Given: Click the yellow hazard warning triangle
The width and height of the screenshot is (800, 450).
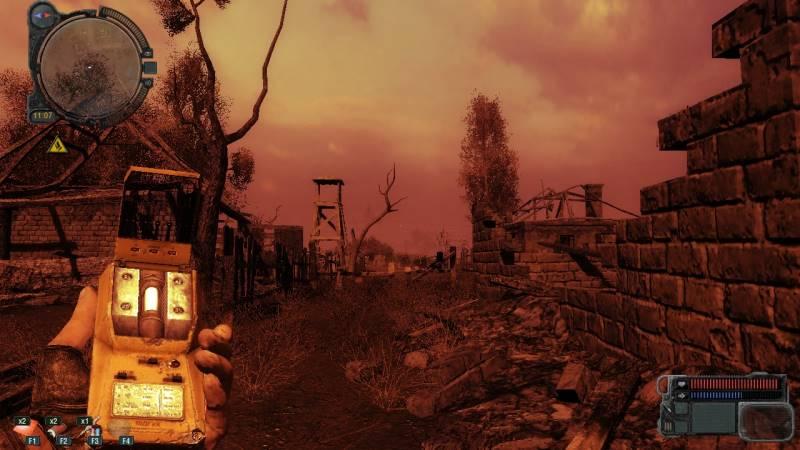Looking at the screenshot, I should 57,145.
